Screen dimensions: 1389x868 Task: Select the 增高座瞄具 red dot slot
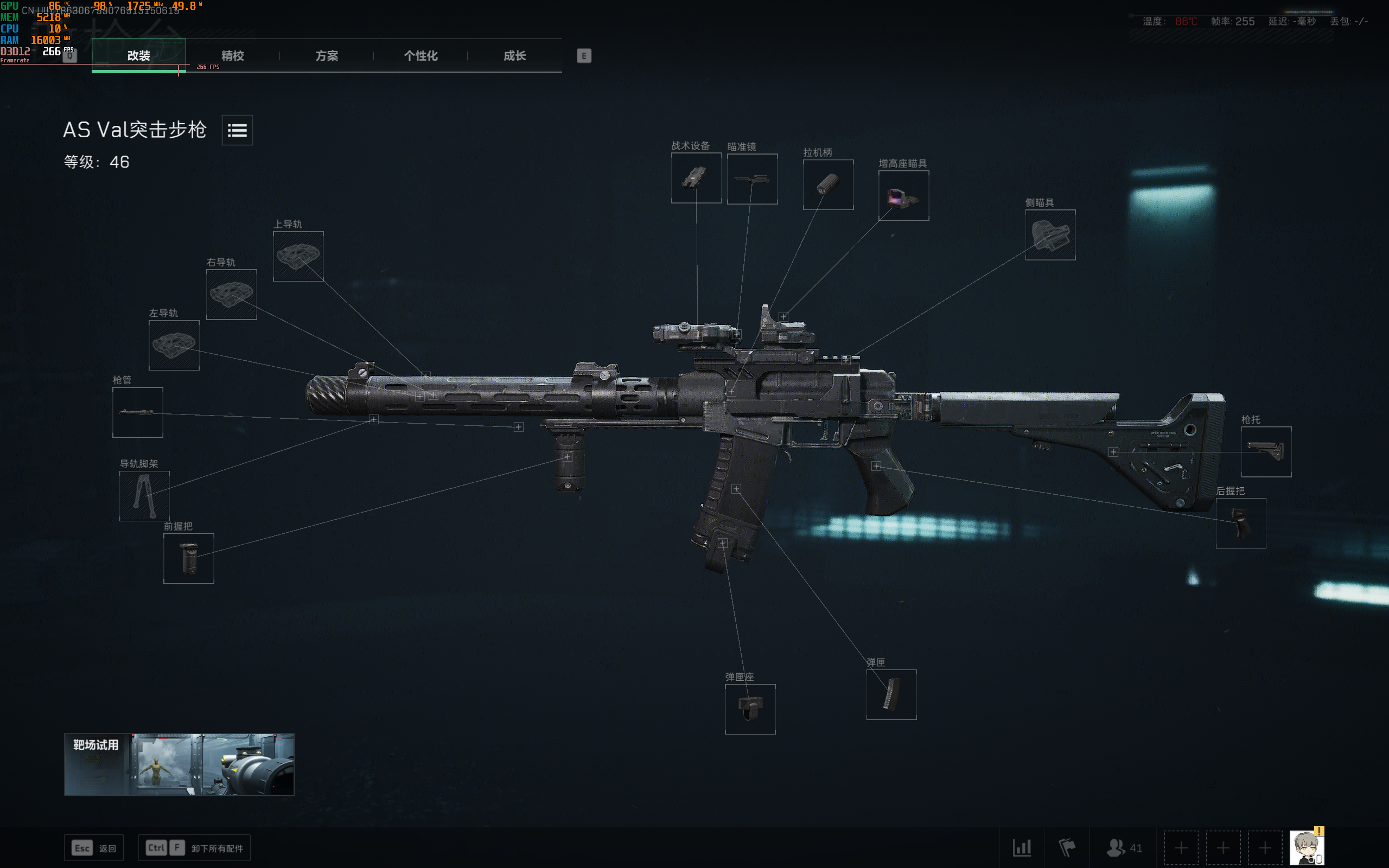coord(903,196)
